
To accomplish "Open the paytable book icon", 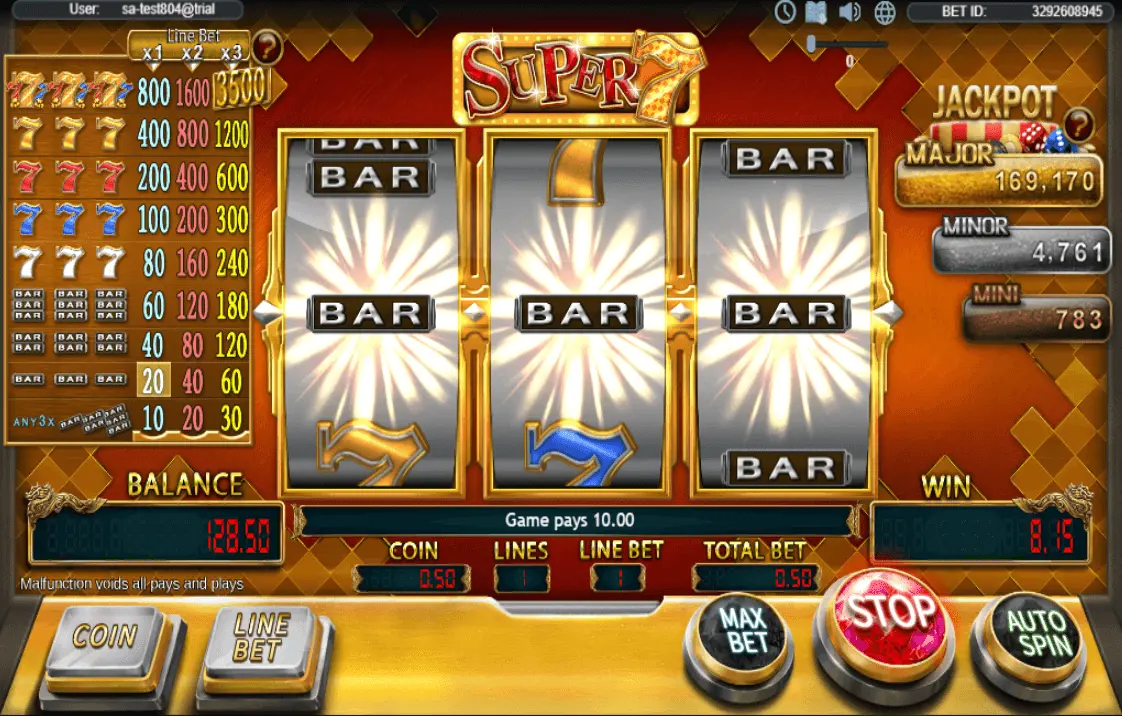I will point(817,11).
